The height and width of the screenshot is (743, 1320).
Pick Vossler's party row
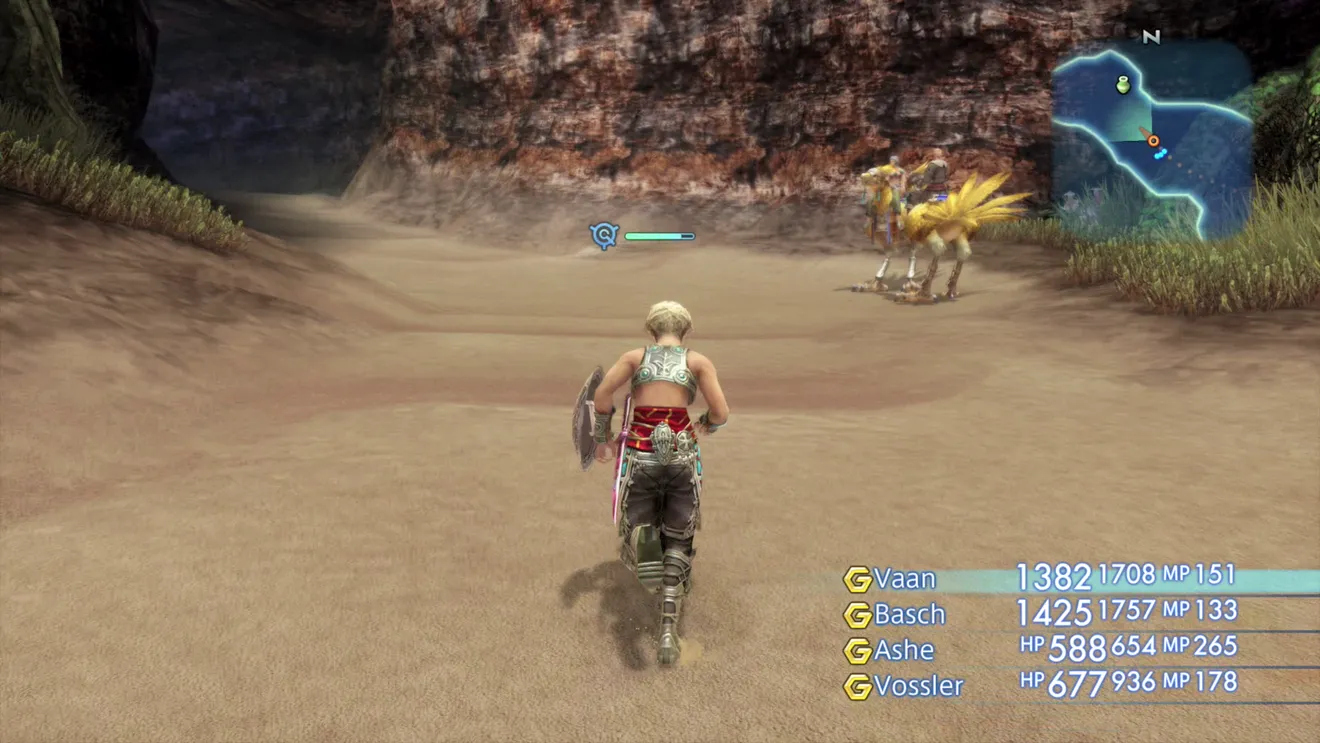(x=918, y=686)
